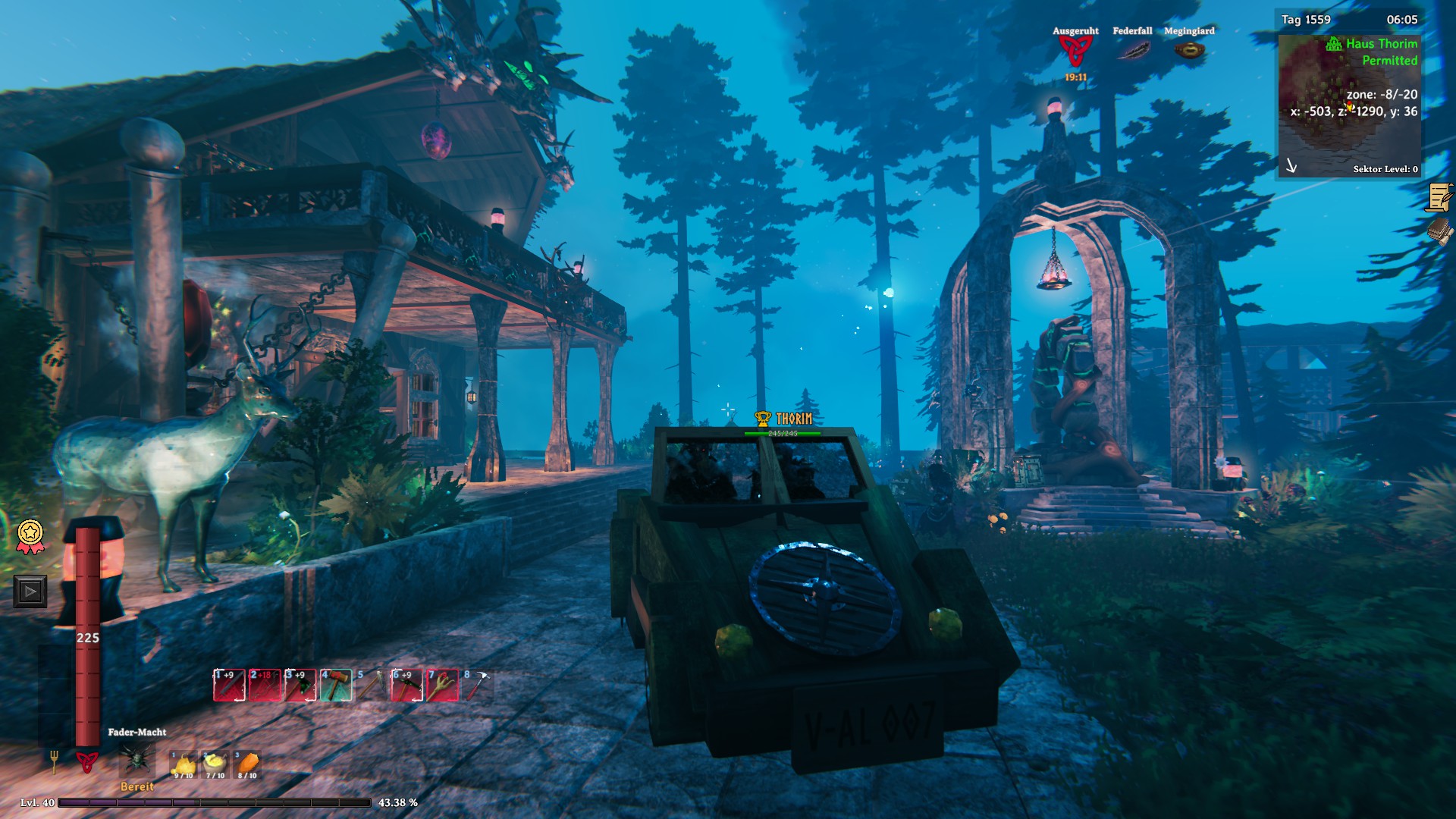Click the Megingiard belt status icon
The width and height of the screenshot is (1456, 819).
click(x=1189, y=51)
